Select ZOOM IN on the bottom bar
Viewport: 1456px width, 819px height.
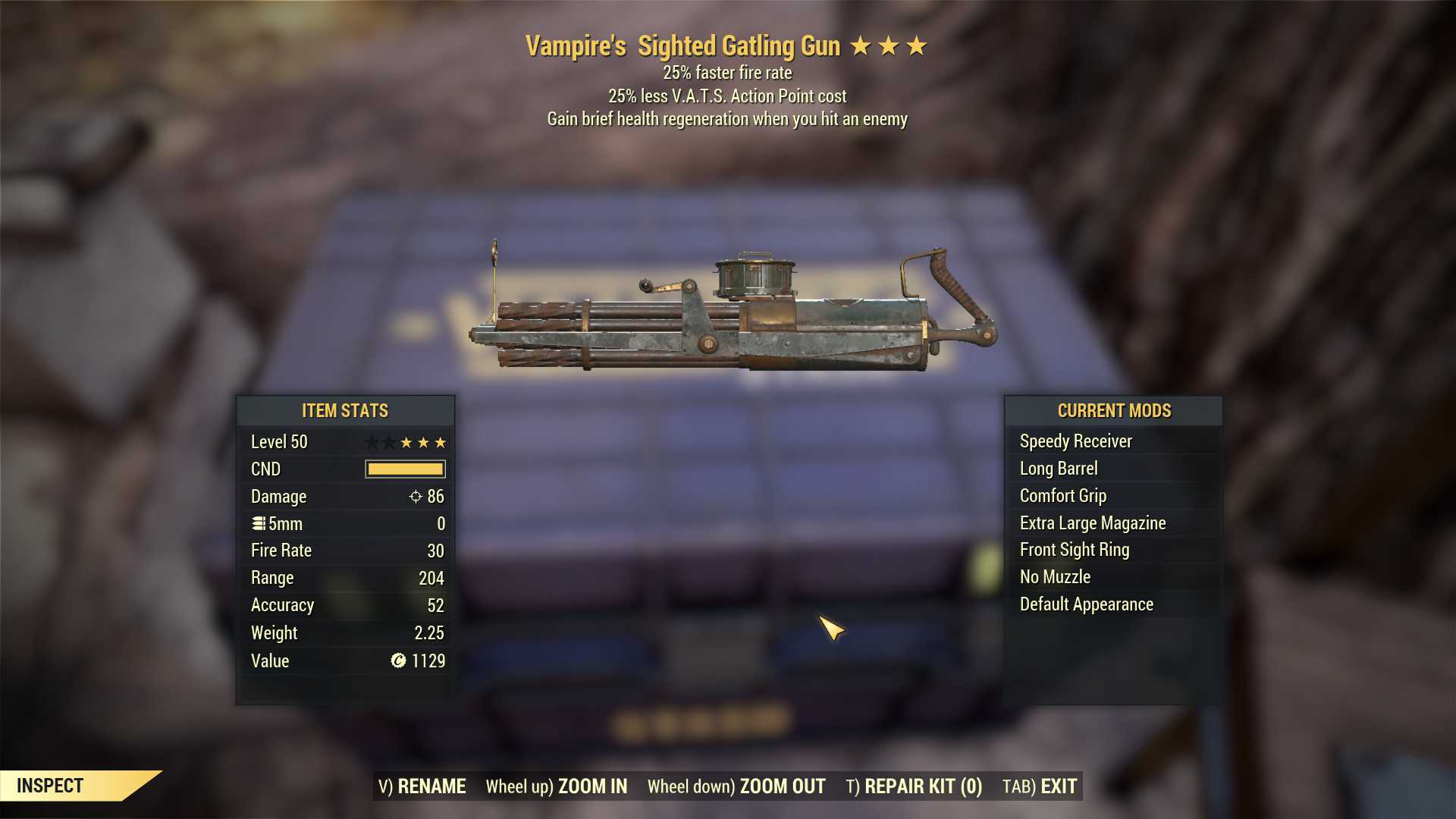pos(557,786)
